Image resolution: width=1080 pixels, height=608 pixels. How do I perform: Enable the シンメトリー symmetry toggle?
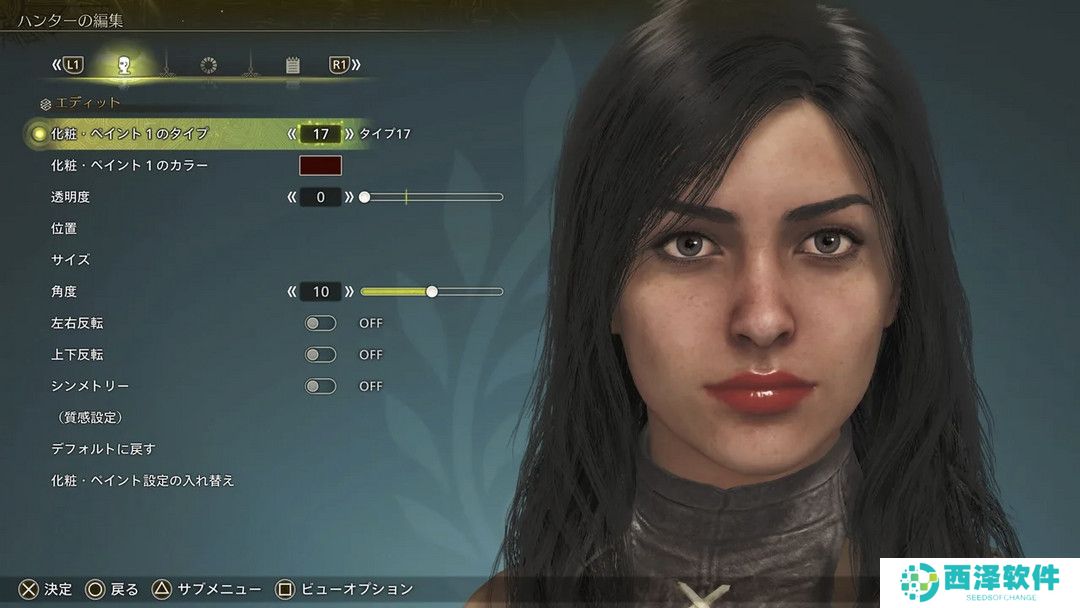(x=320, y=386)
